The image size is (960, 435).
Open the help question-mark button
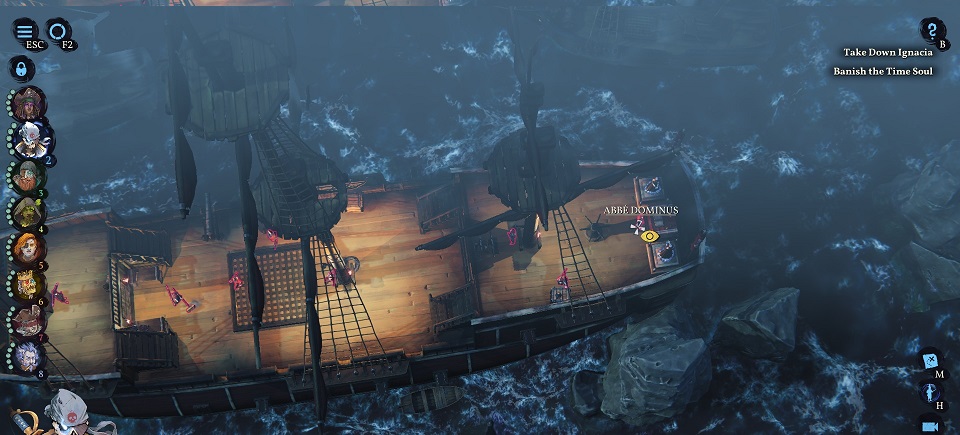(931, 30)
